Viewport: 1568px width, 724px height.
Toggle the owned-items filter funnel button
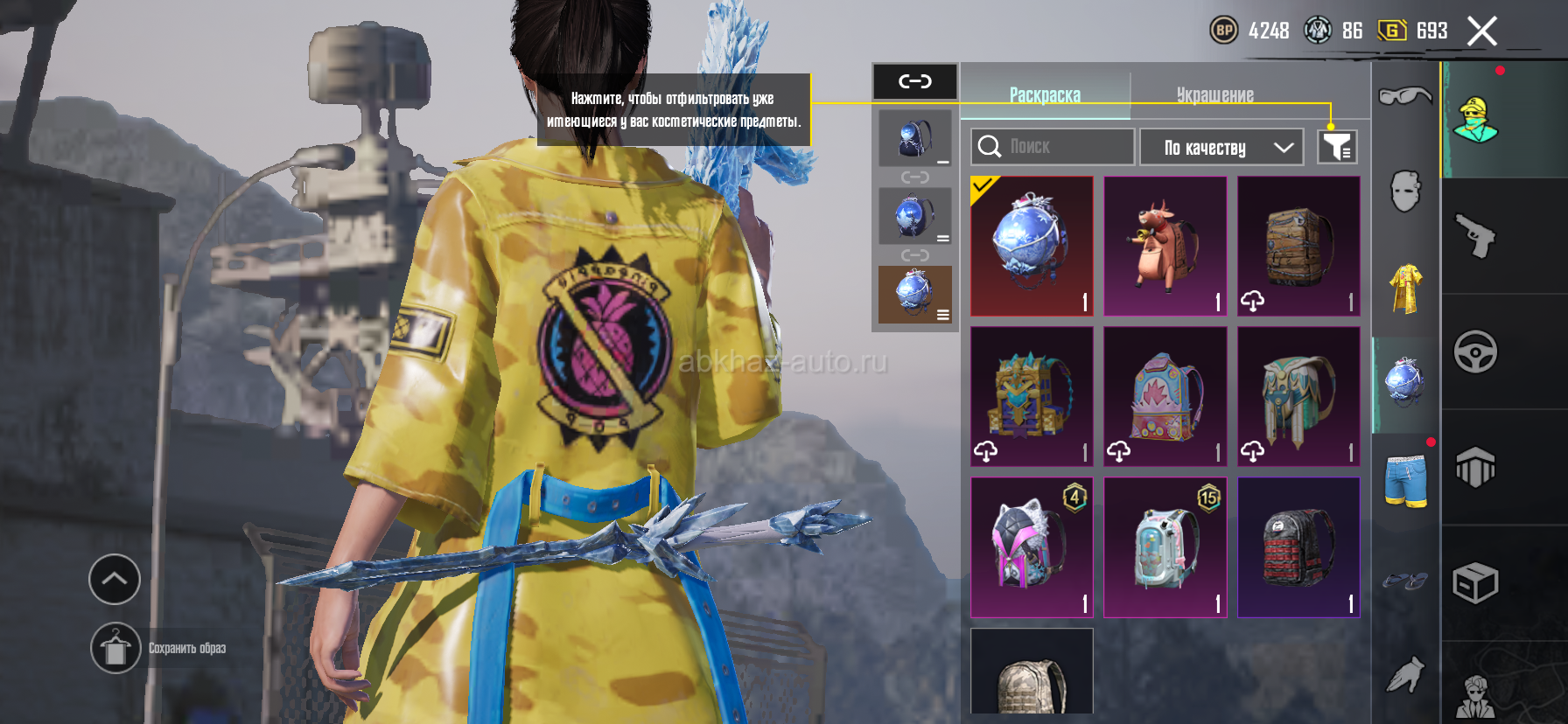point(1337,147)
